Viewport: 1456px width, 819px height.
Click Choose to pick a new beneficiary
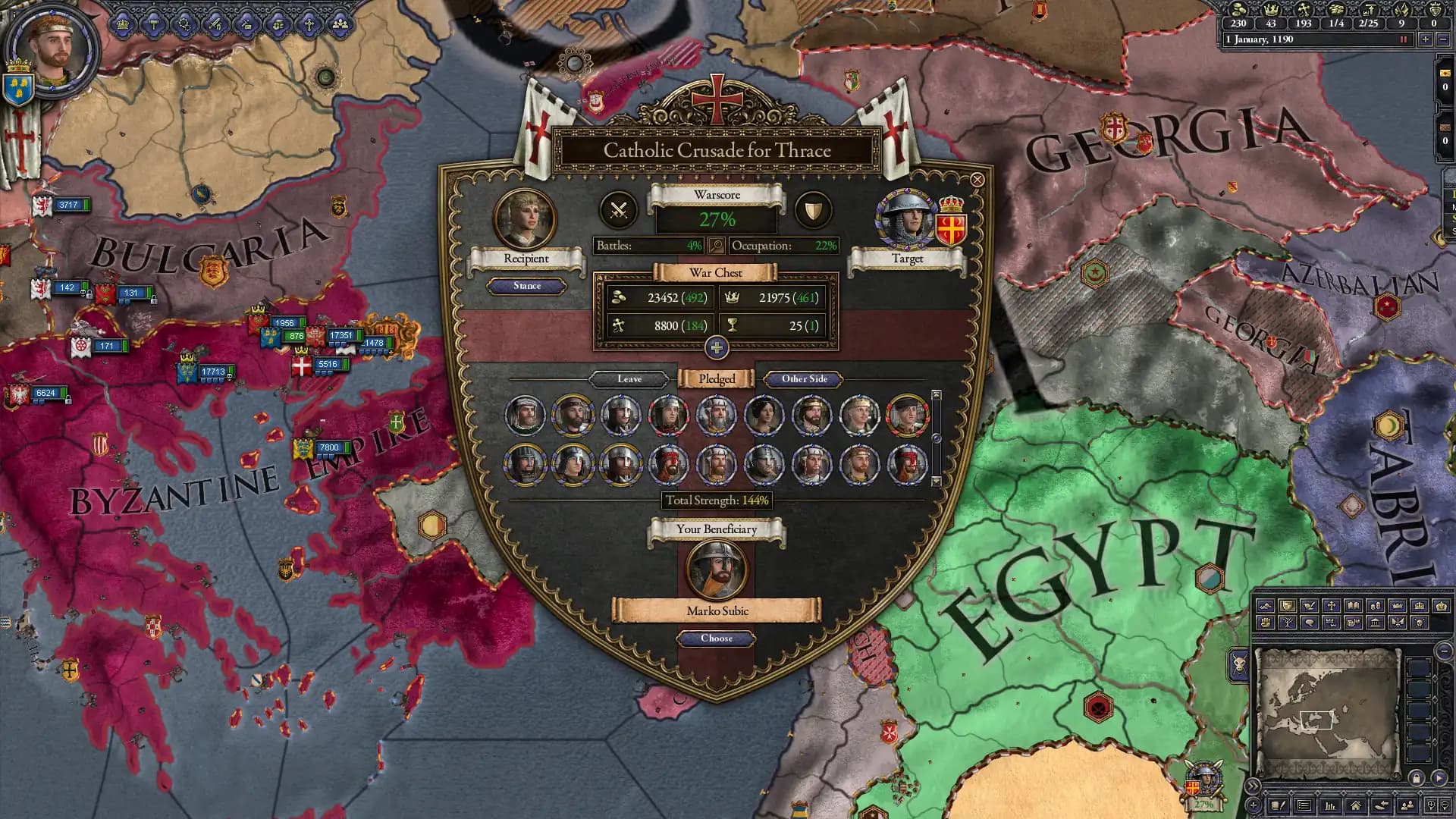point(717,639)
